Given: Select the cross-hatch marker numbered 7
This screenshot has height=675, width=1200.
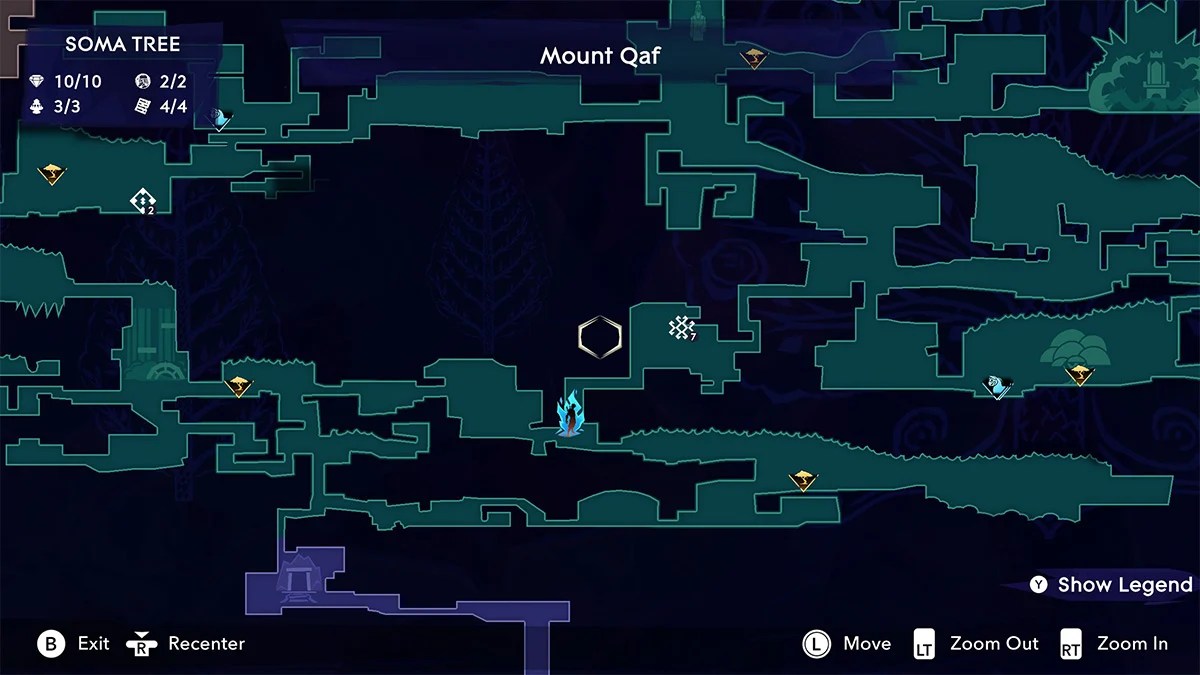Looking at the screenshot, I should coord(682,327).
